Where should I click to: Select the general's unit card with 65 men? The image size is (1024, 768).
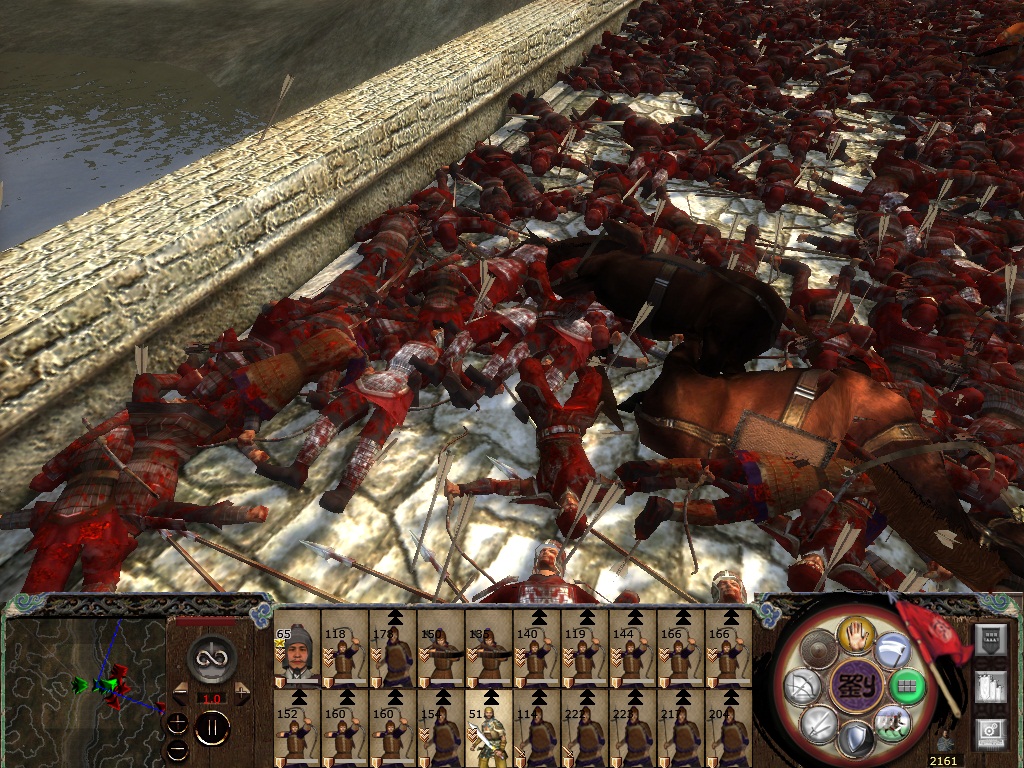pos(297,647)
